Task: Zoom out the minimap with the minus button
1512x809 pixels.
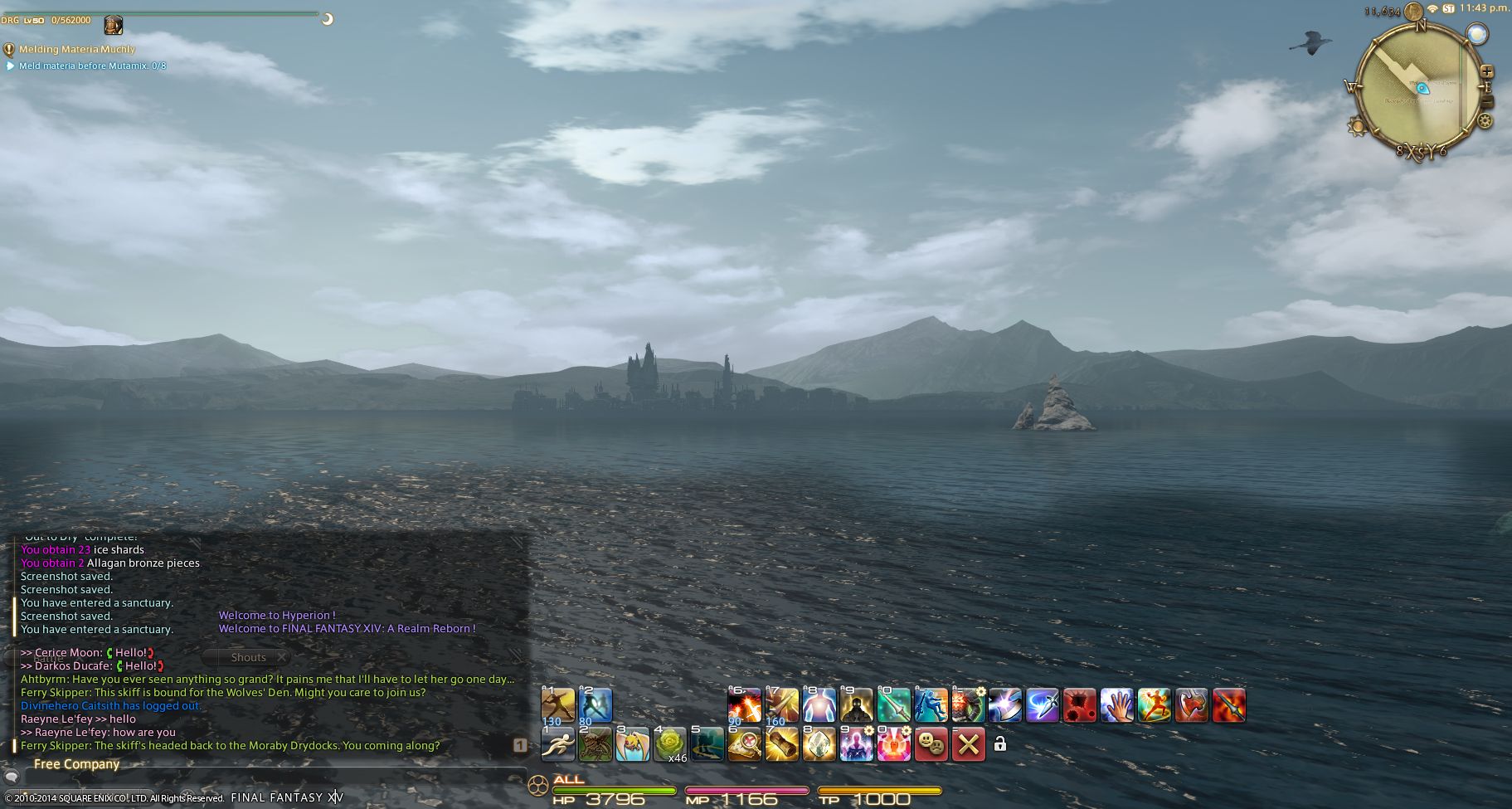Action: pos(1486,101)
